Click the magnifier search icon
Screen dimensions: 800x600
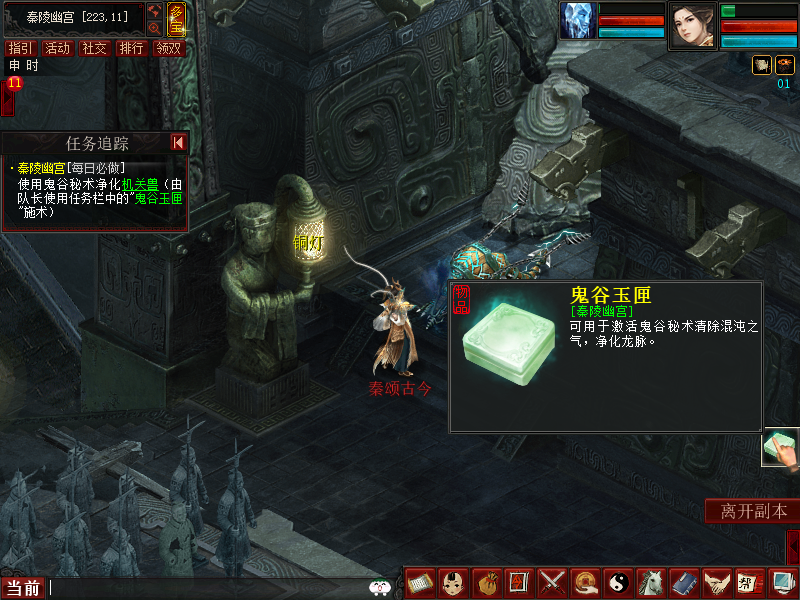click(x=155, y=28)
